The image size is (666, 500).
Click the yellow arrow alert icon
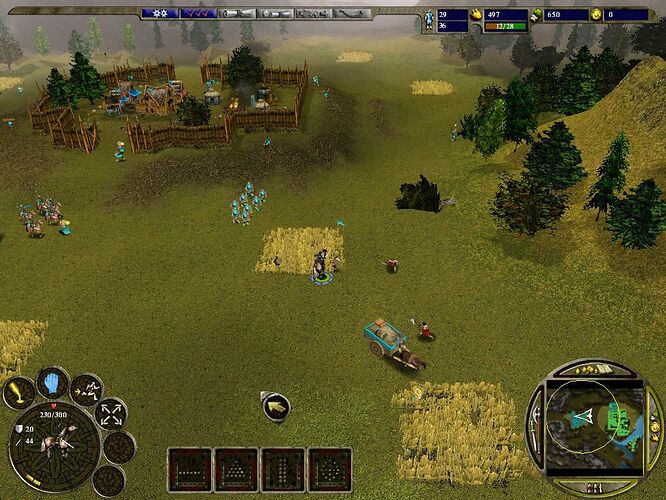click(275, 406)
